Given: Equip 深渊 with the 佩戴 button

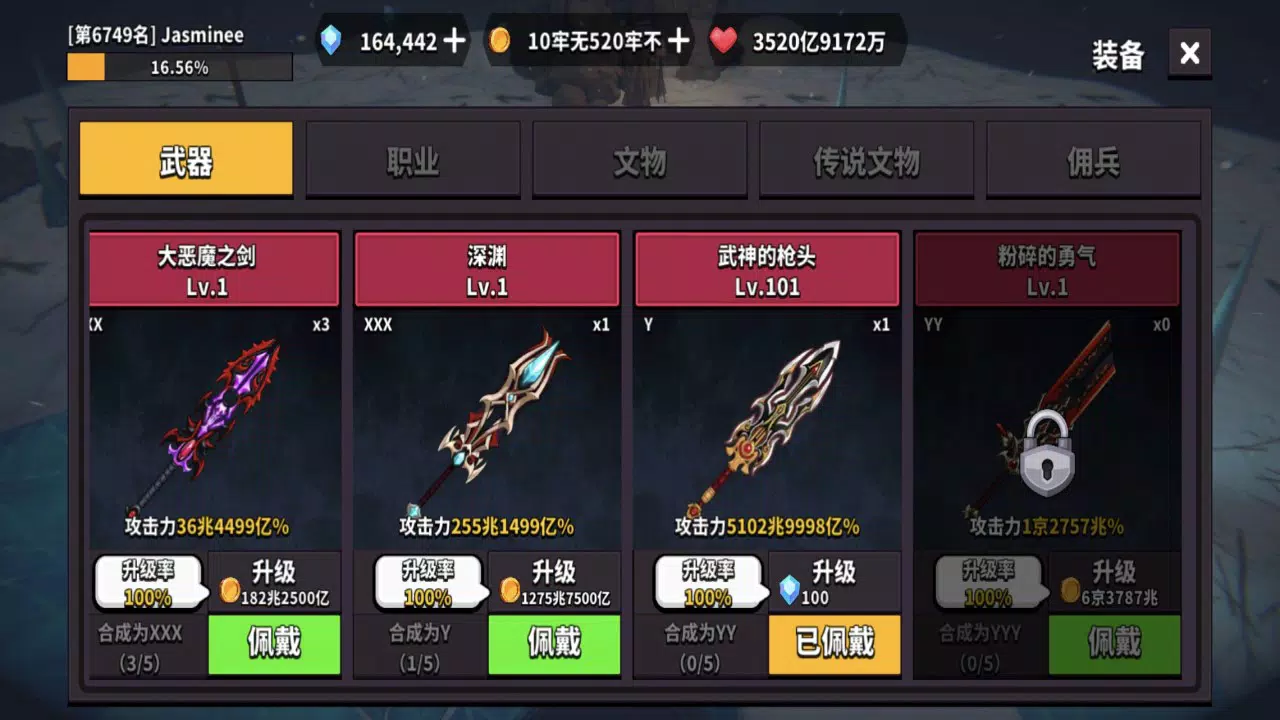Looking at the screenshot, I should point(554,645).
